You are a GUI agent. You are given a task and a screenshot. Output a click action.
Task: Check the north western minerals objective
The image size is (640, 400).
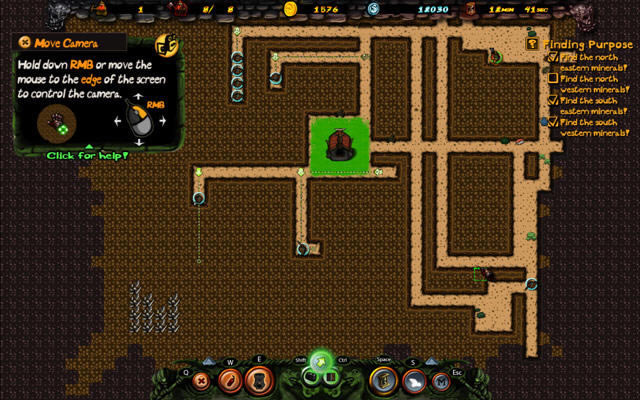pos(553,78)
